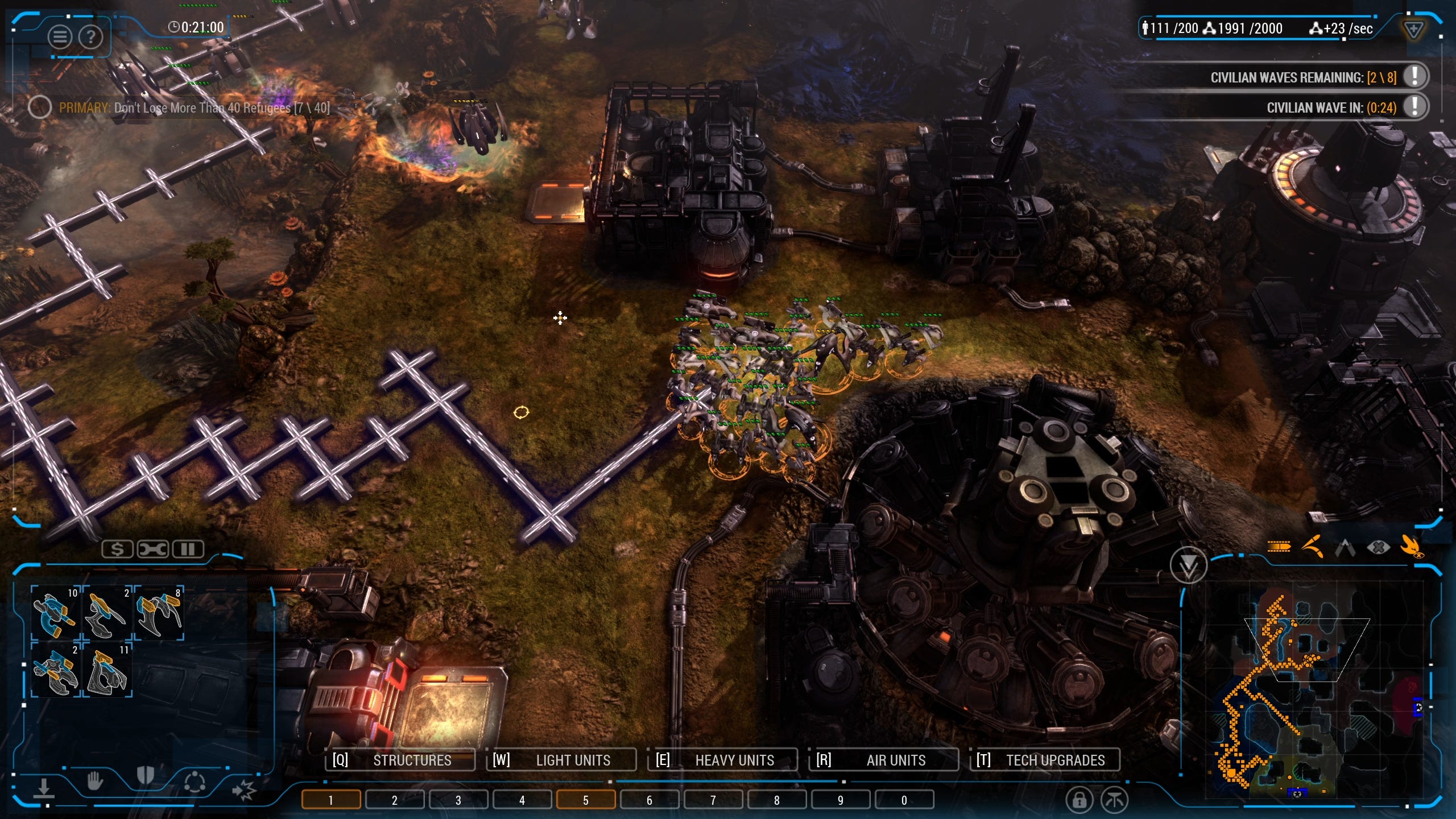The width and height of the screenshot is (1456, 819).
Task: Open the hamburger menu at top left
Action: [x=59, y=36]
